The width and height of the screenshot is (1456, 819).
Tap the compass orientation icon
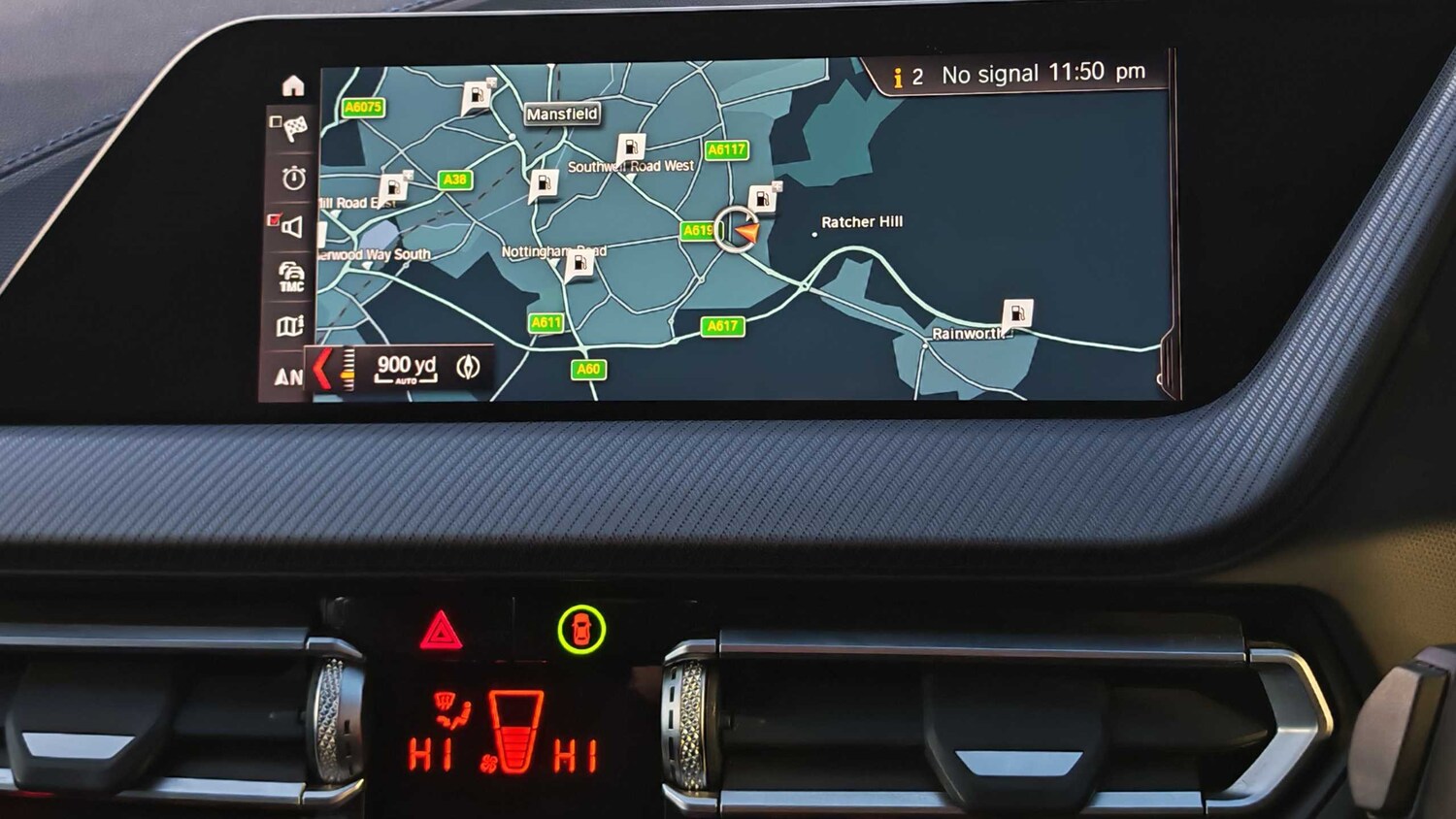[x=469, y=367]
